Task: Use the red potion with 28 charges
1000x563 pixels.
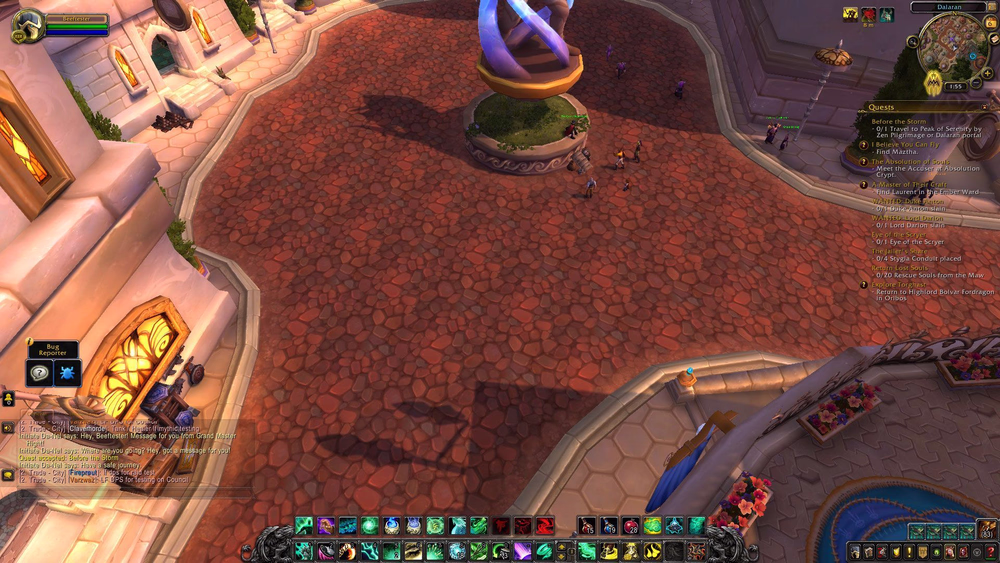Action: [x=630, y=525]
